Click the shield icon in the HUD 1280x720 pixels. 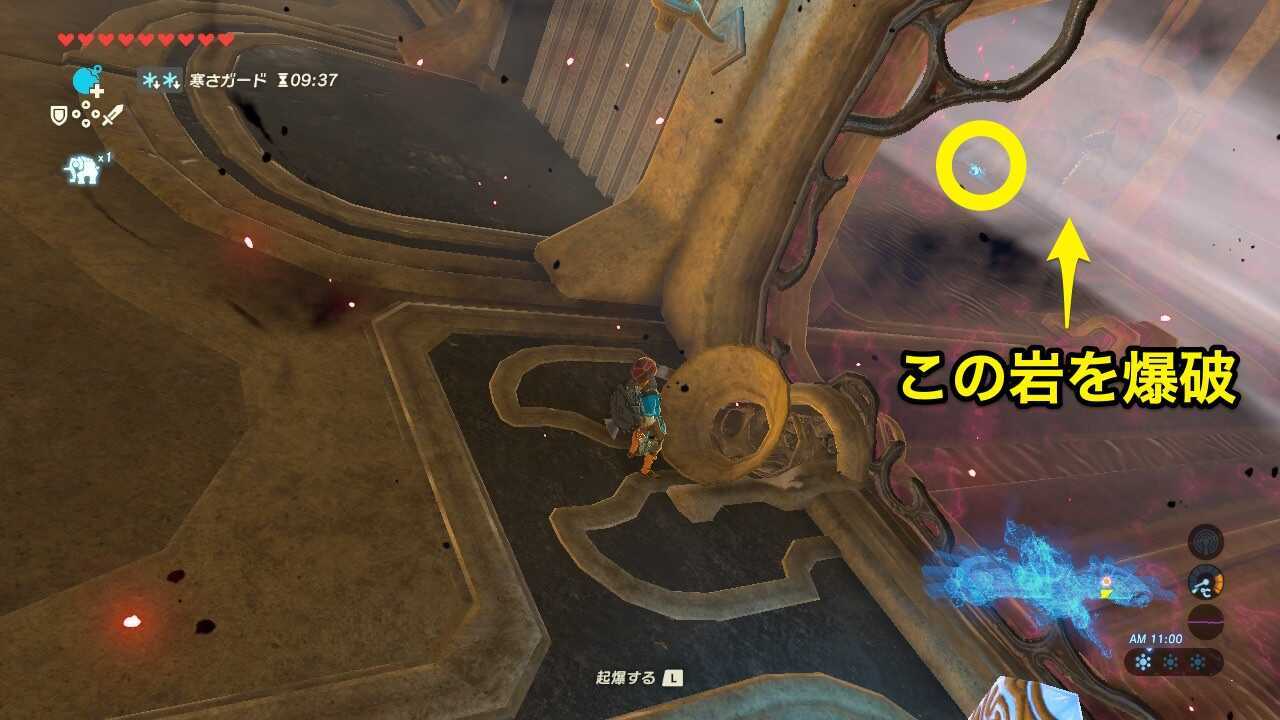[59, 114]
